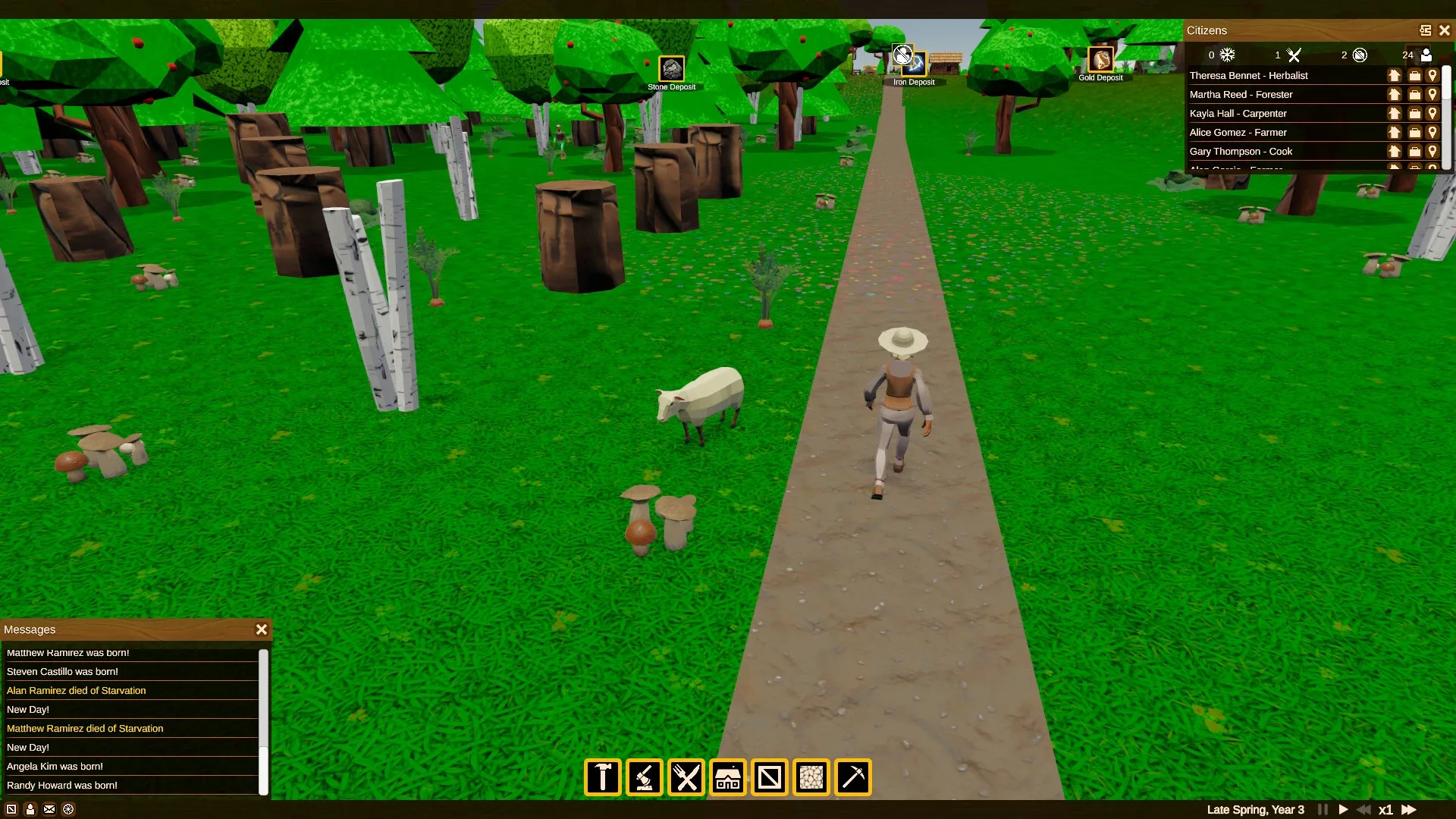
Task: Open the citizens icon in bottom-left bar
Action: pos(30,809)
